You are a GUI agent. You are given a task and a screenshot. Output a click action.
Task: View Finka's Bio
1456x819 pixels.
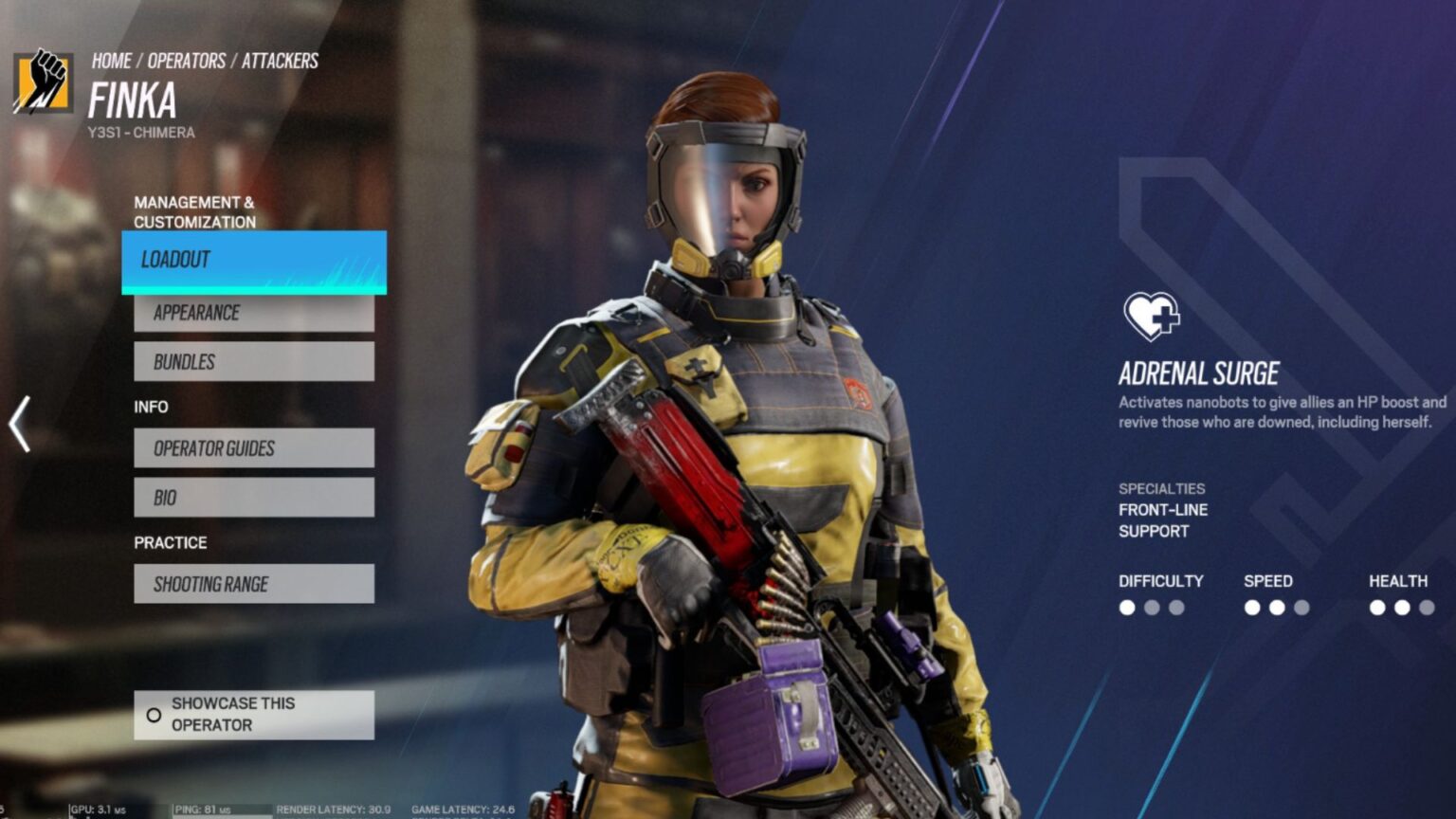tap(254, 496)
